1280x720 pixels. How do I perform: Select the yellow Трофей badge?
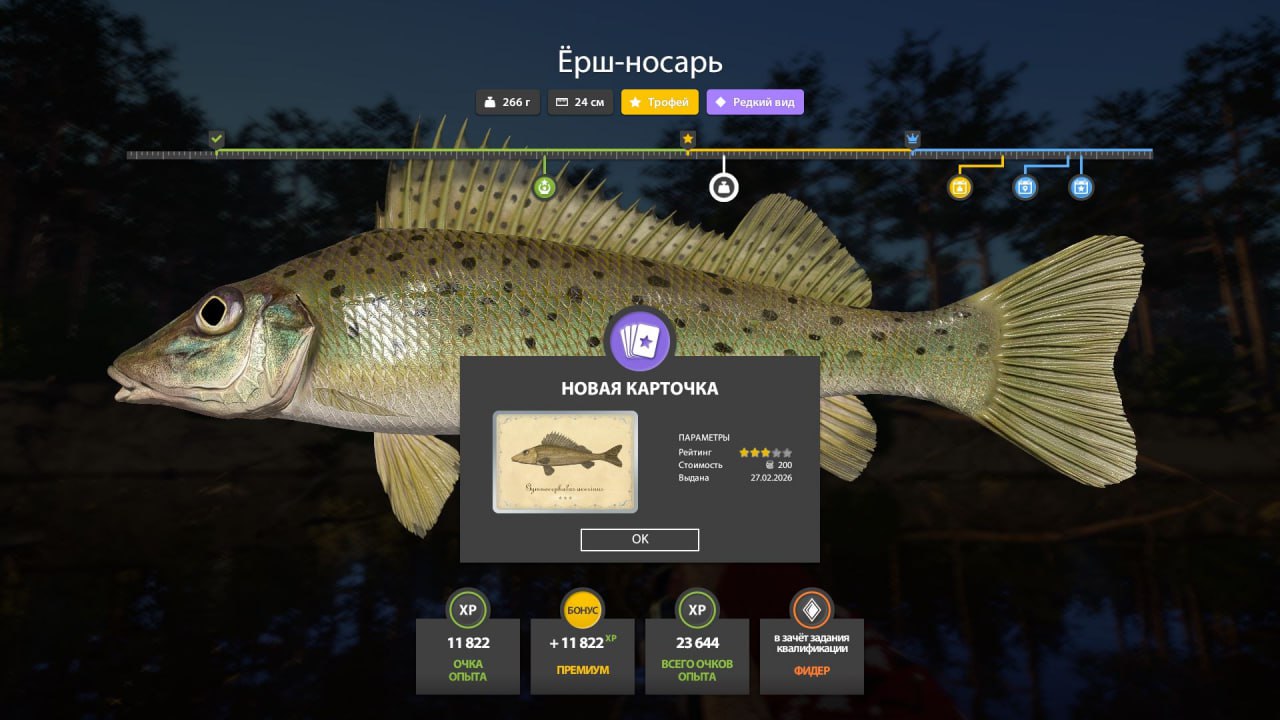click(x=660, y=102)
